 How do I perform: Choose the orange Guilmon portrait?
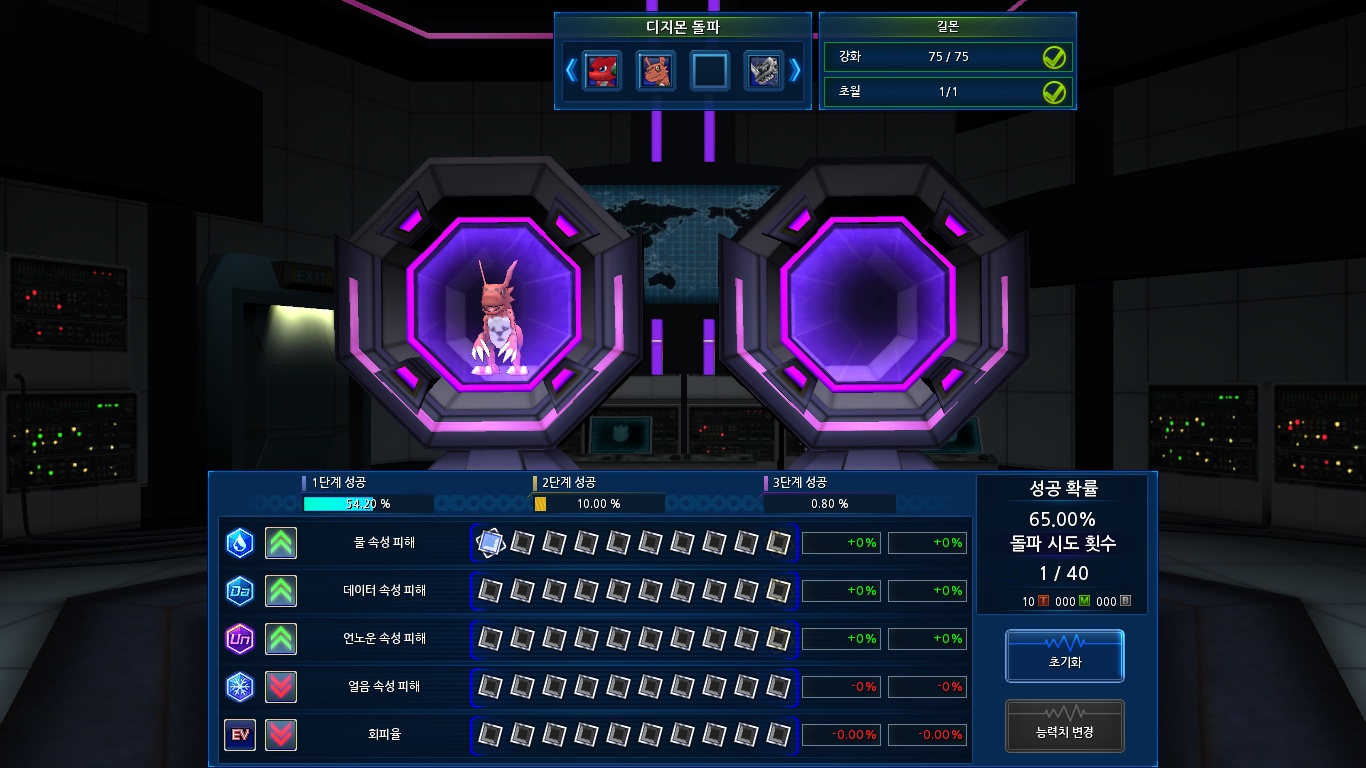coord(655,71)
